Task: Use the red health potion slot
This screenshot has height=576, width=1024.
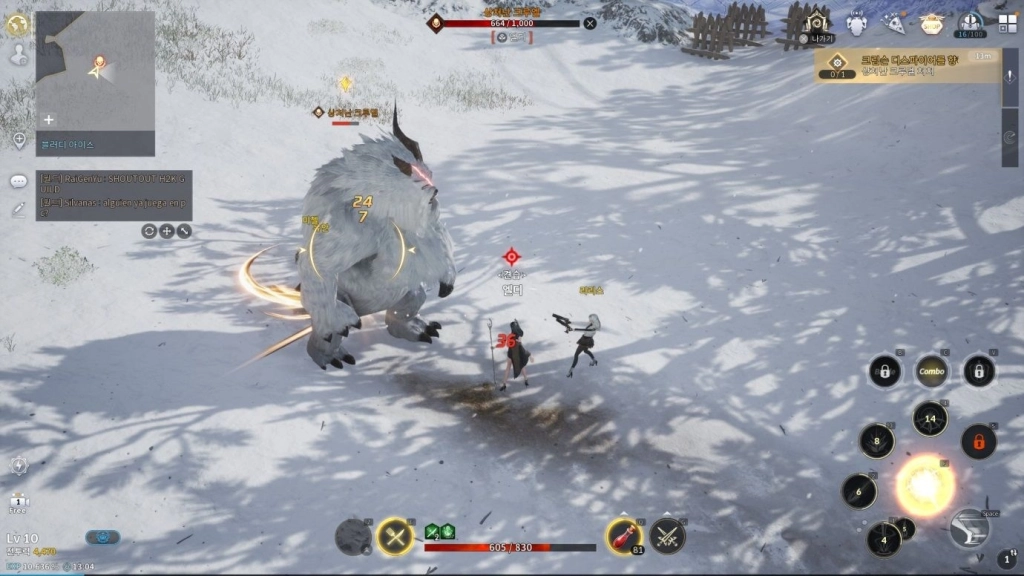Action: pos(623,536)
